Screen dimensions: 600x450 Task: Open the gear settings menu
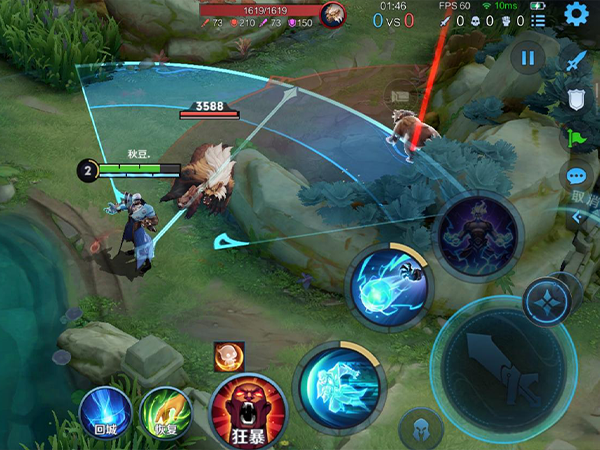click(575, 14)
